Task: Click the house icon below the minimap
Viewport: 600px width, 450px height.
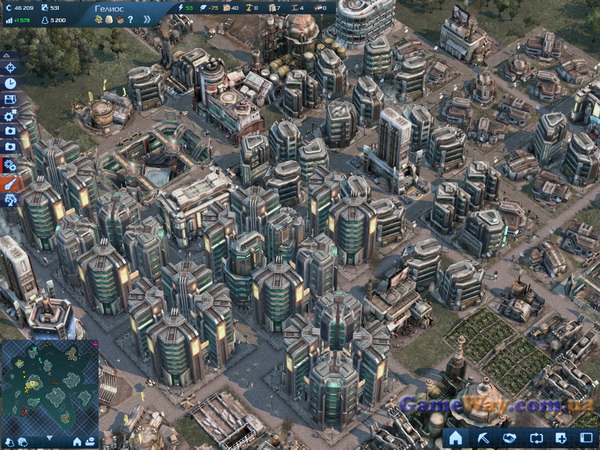Action: coord(77,440)
